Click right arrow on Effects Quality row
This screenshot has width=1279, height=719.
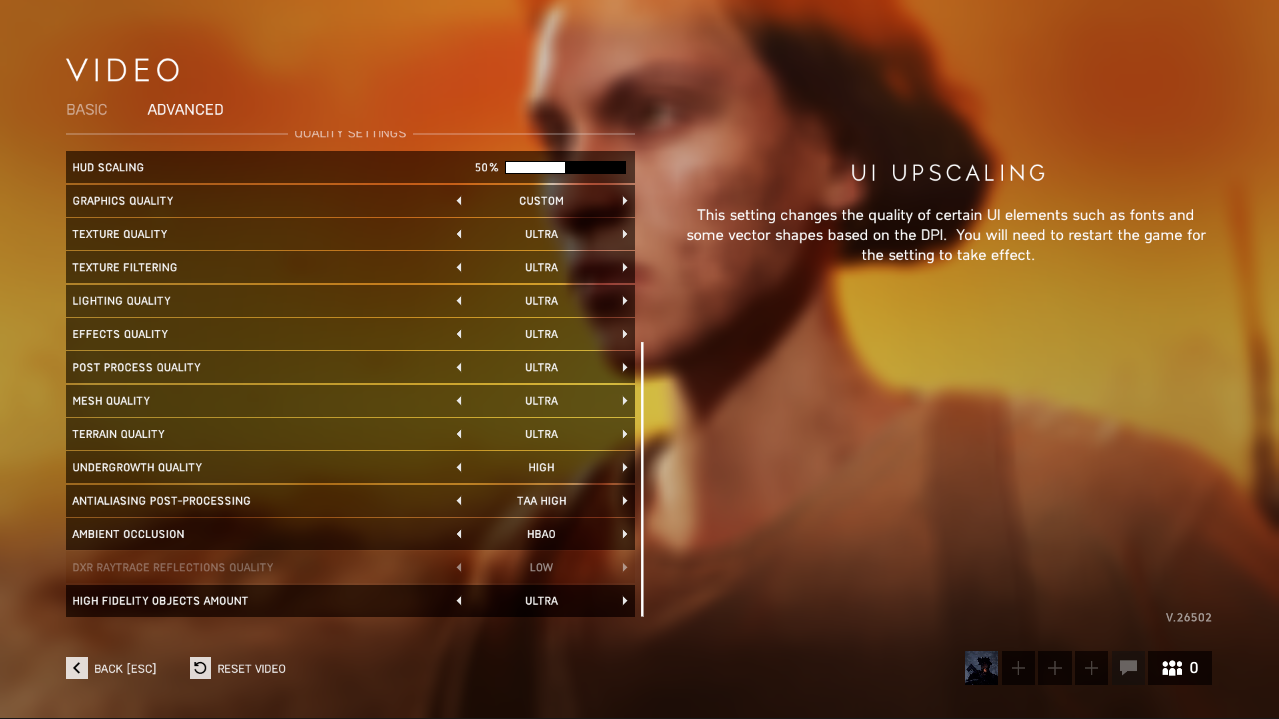click(625, 334)
